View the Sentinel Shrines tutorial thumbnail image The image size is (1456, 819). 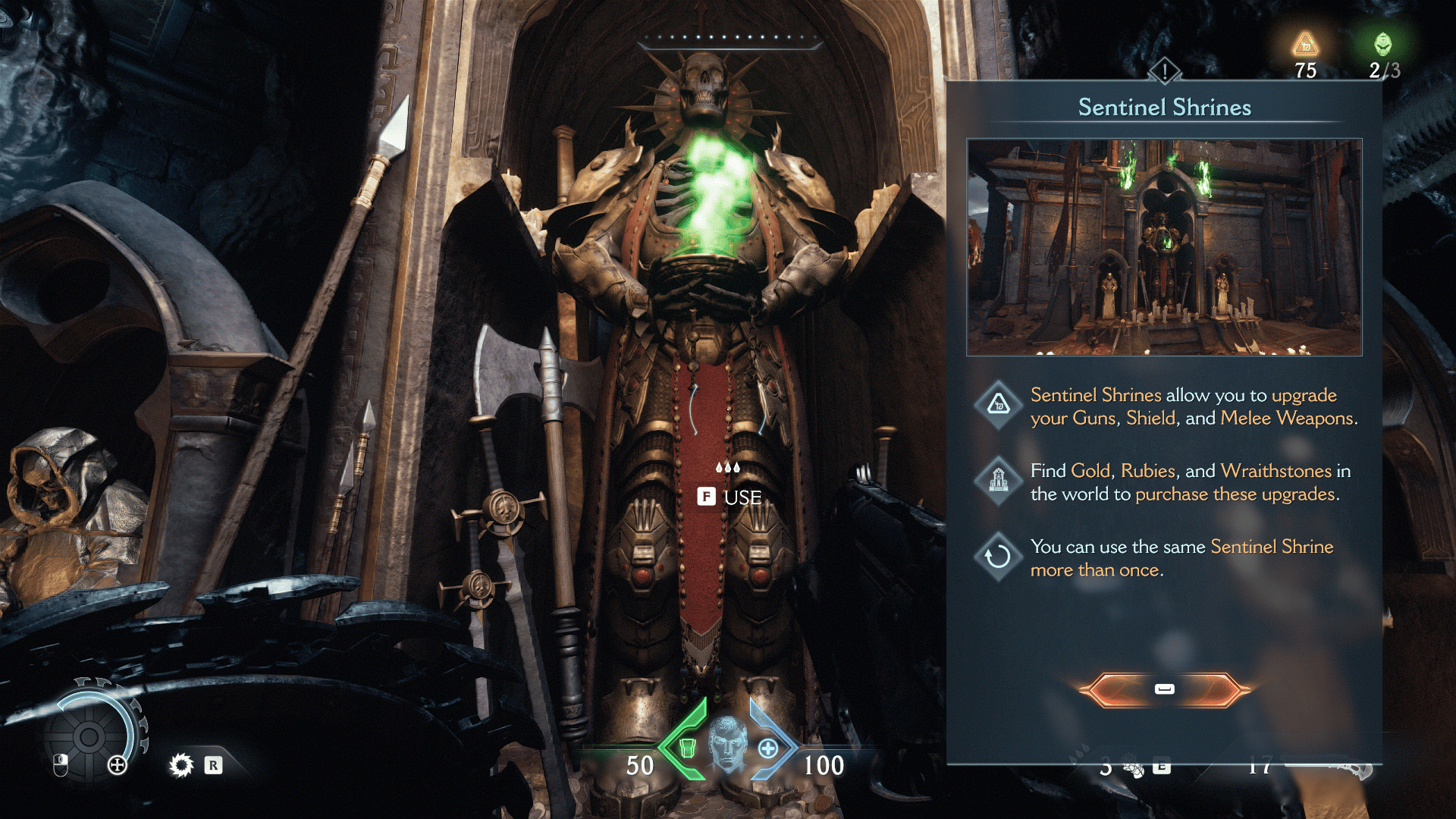click(1164, 247)
